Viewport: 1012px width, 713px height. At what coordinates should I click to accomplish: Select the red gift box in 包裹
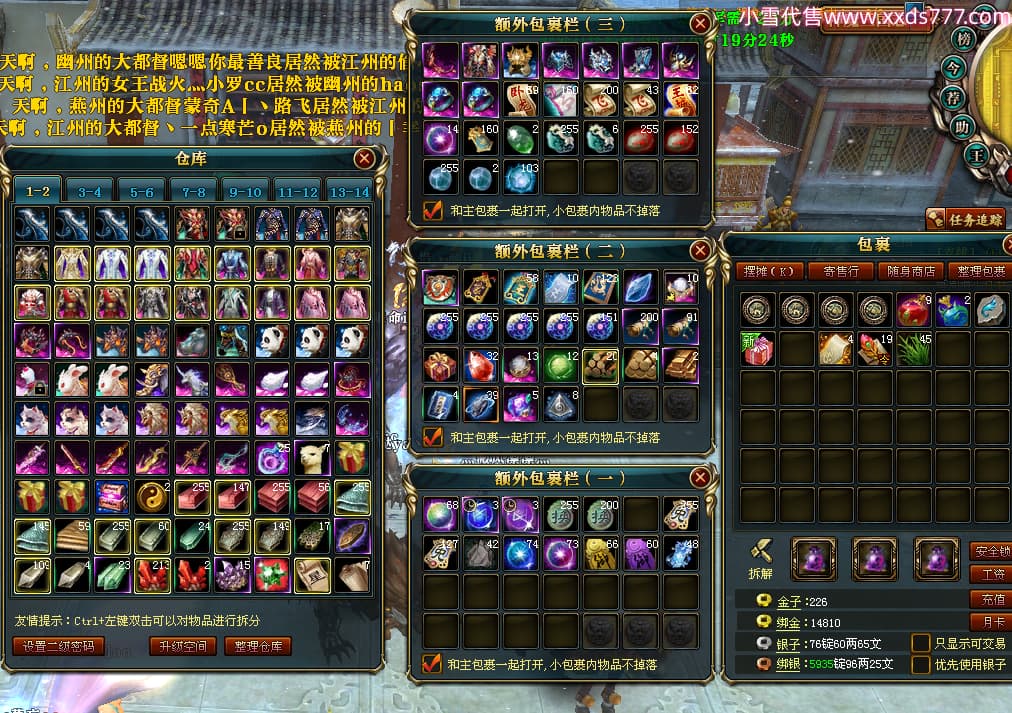(758, 349)
